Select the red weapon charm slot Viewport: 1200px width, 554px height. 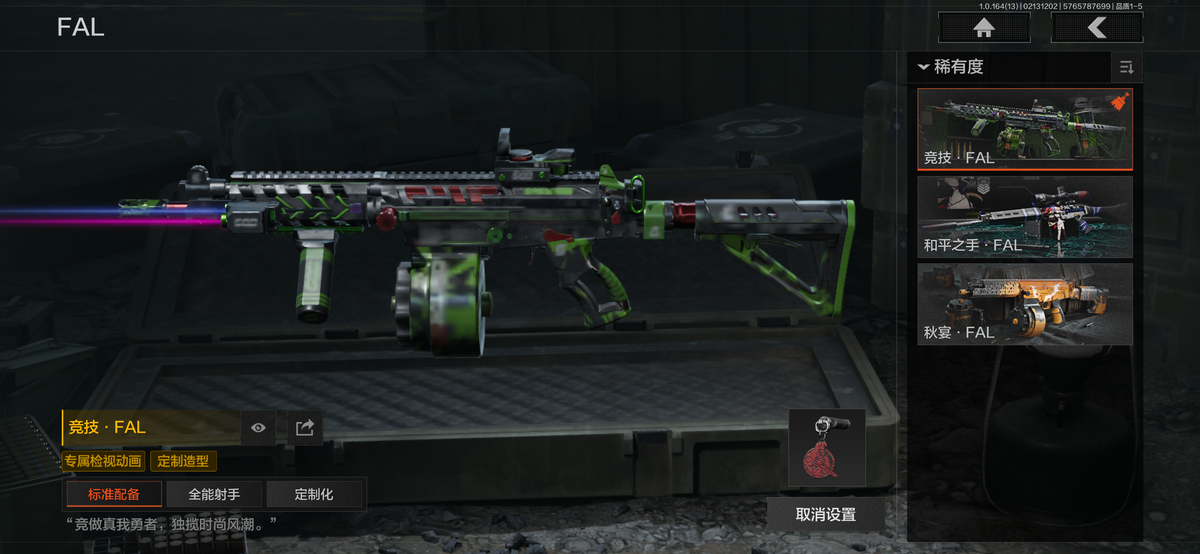(826, 448)
